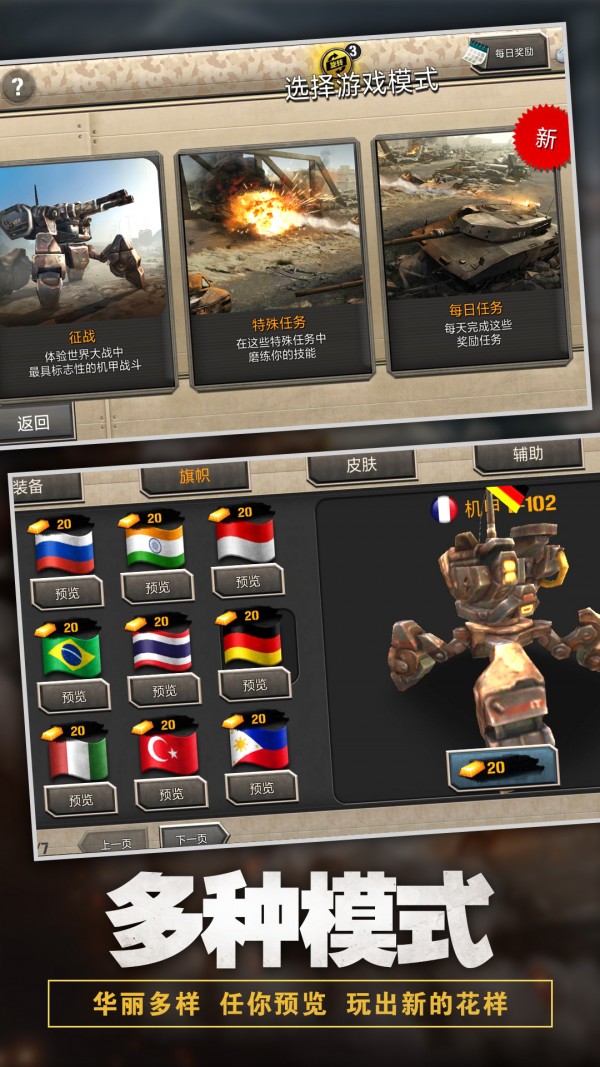Viewport: 600px width, 1067px height.
Task: Preview the Thailand flag
Action: pyautogui.click(x=164, y=690)
